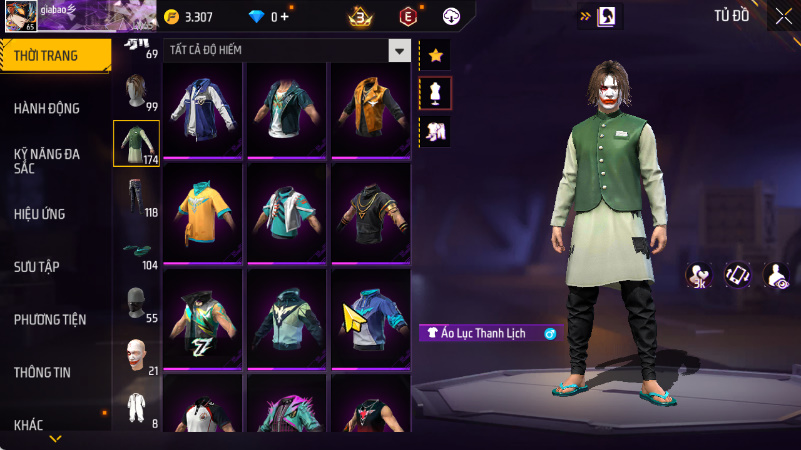The width and height of the screenshot is (801, 450).
Task: Open the Thông Tin section
Action: [x=42, y=372]
